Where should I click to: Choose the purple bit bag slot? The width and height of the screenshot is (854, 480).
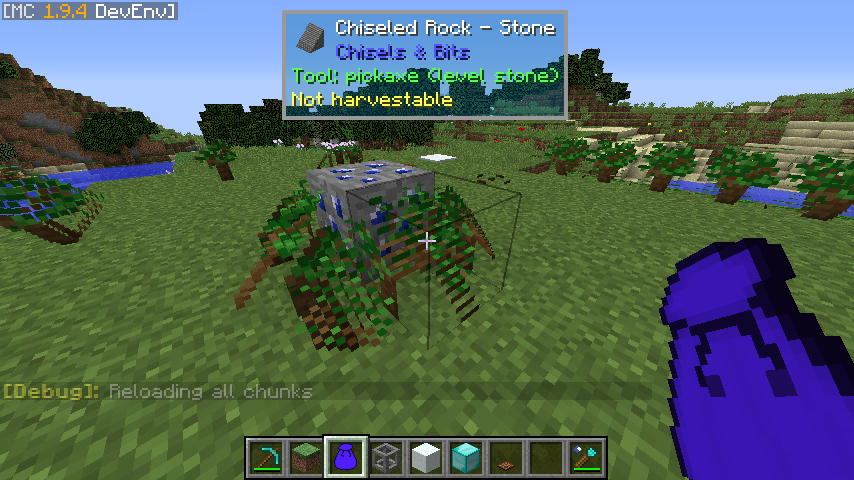(x=347, y=458)
